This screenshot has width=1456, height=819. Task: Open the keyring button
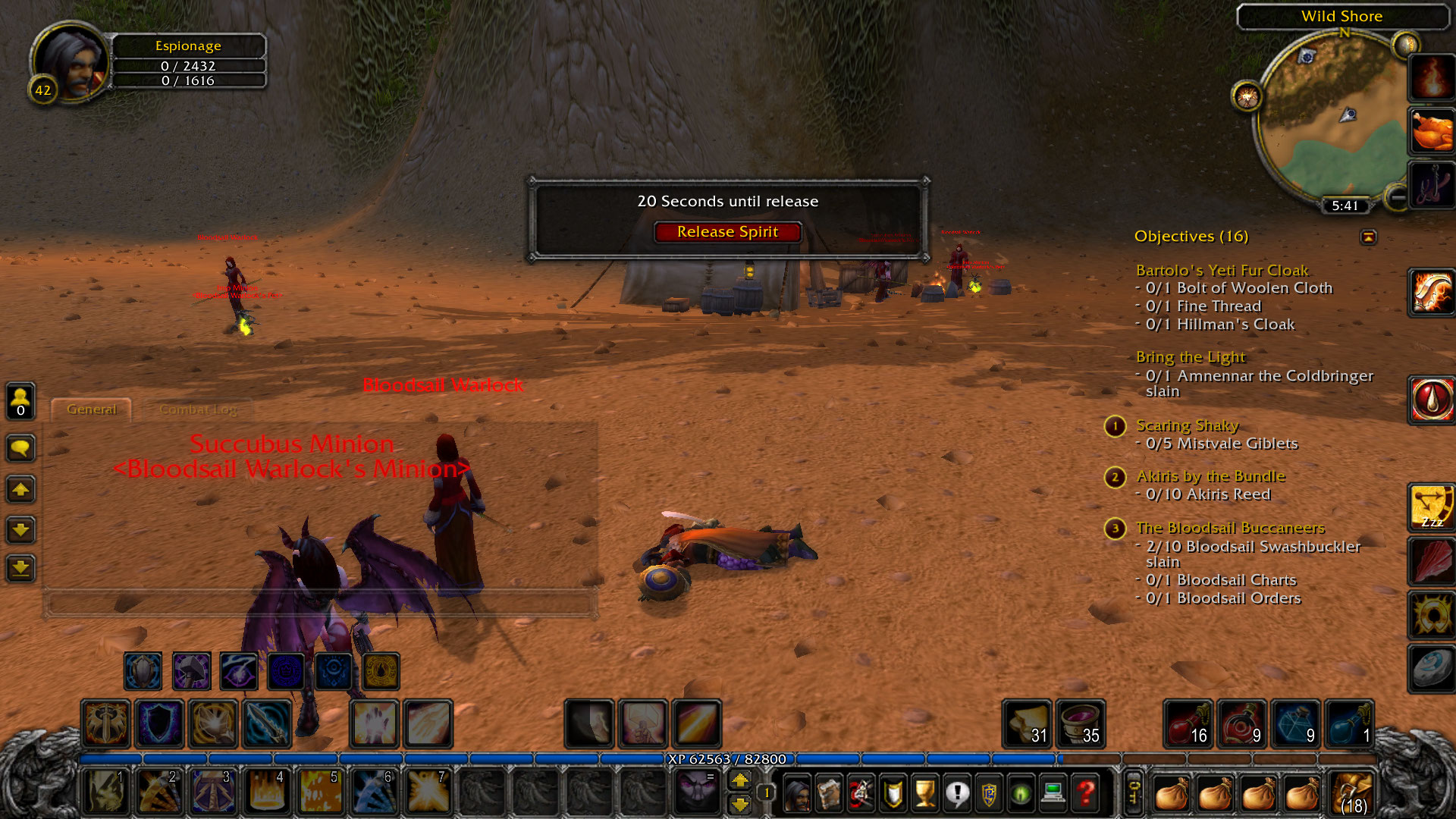(x=1132, y=793)
